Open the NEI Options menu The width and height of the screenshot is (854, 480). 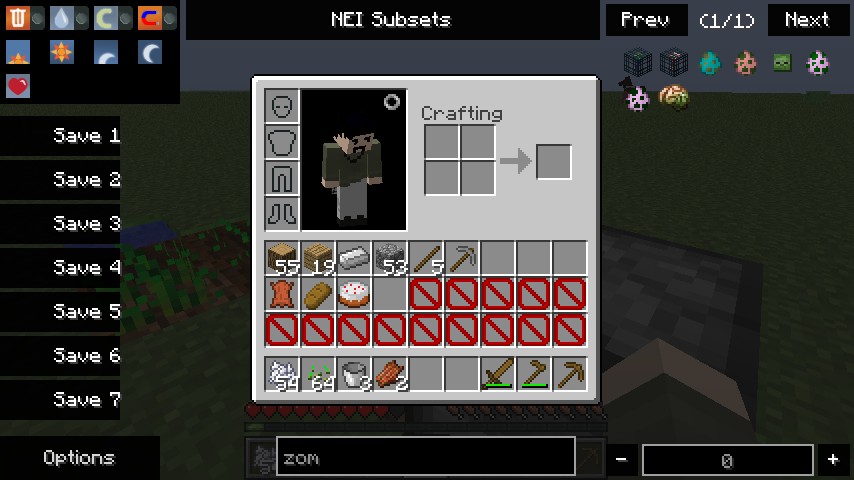79,457
